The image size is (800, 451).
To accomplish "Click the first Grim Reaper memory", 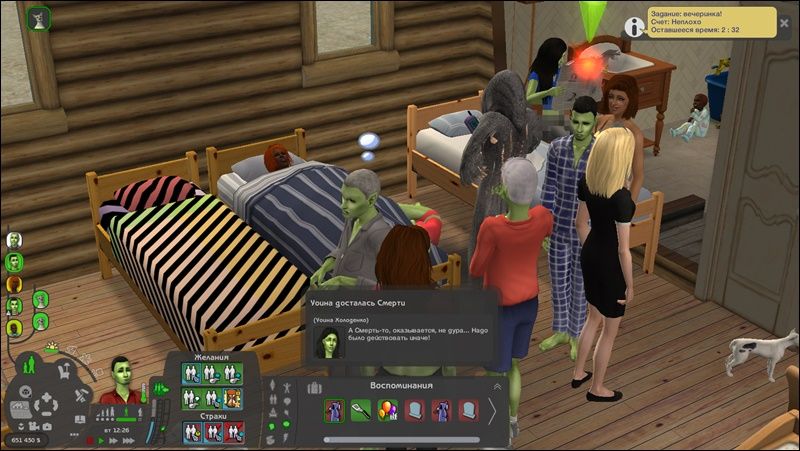I will click(334, 410).
